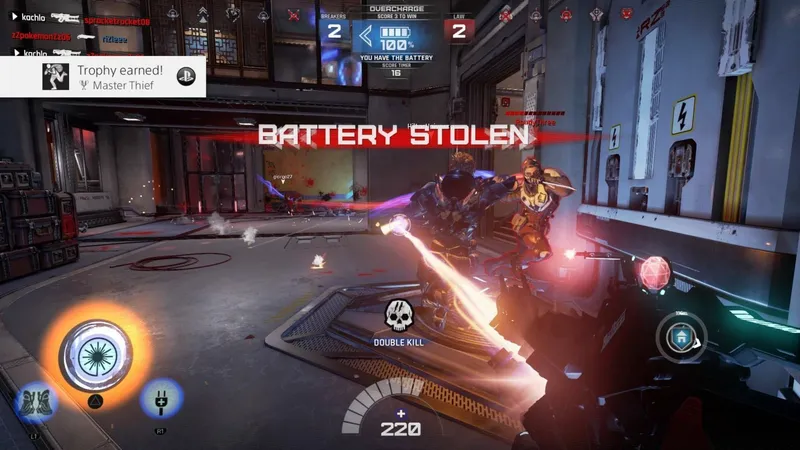Open the Master Thief trophy notification

[x=103, y=76]
